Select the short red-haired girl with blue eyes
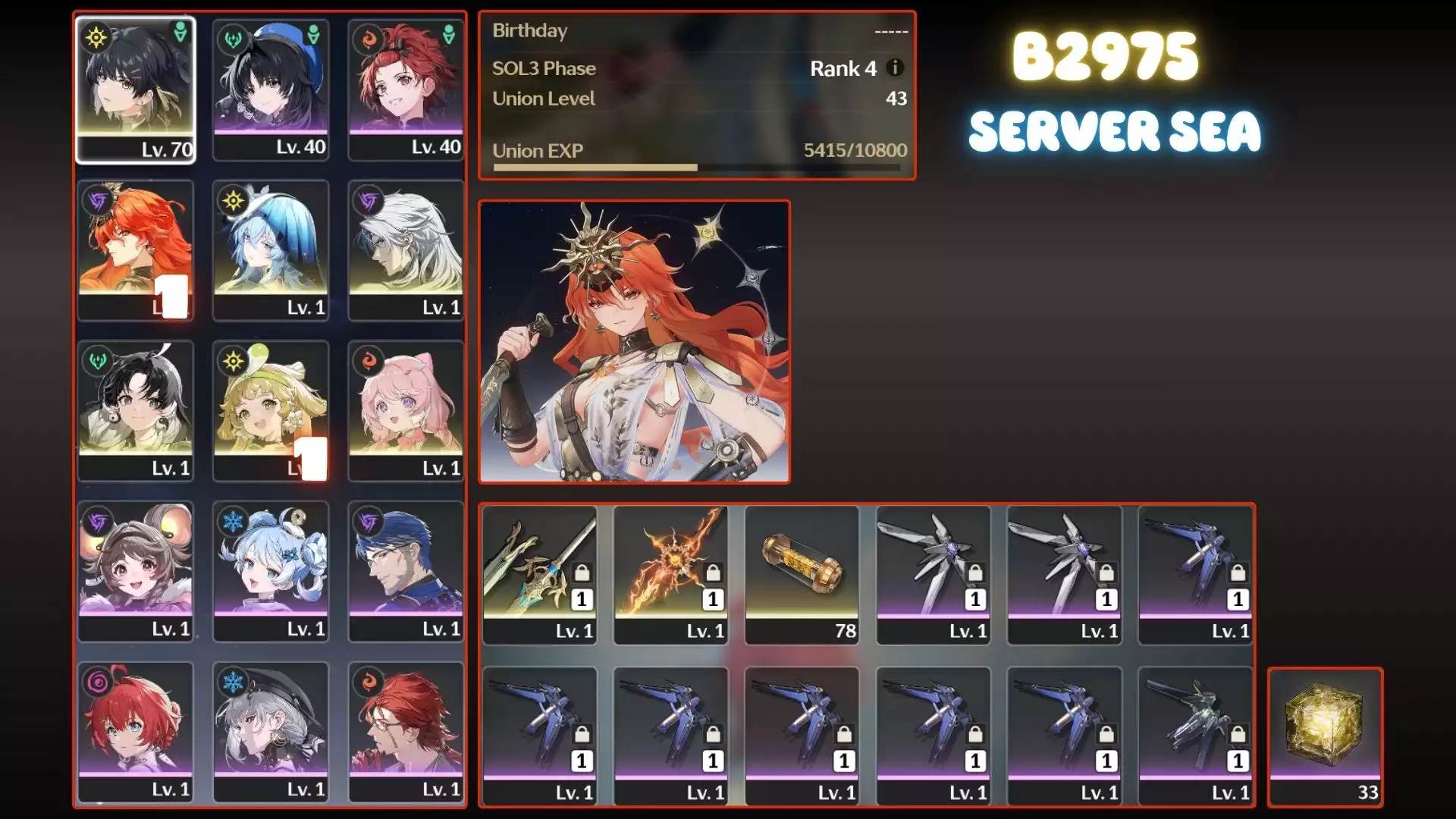 [x=136, y=733]
